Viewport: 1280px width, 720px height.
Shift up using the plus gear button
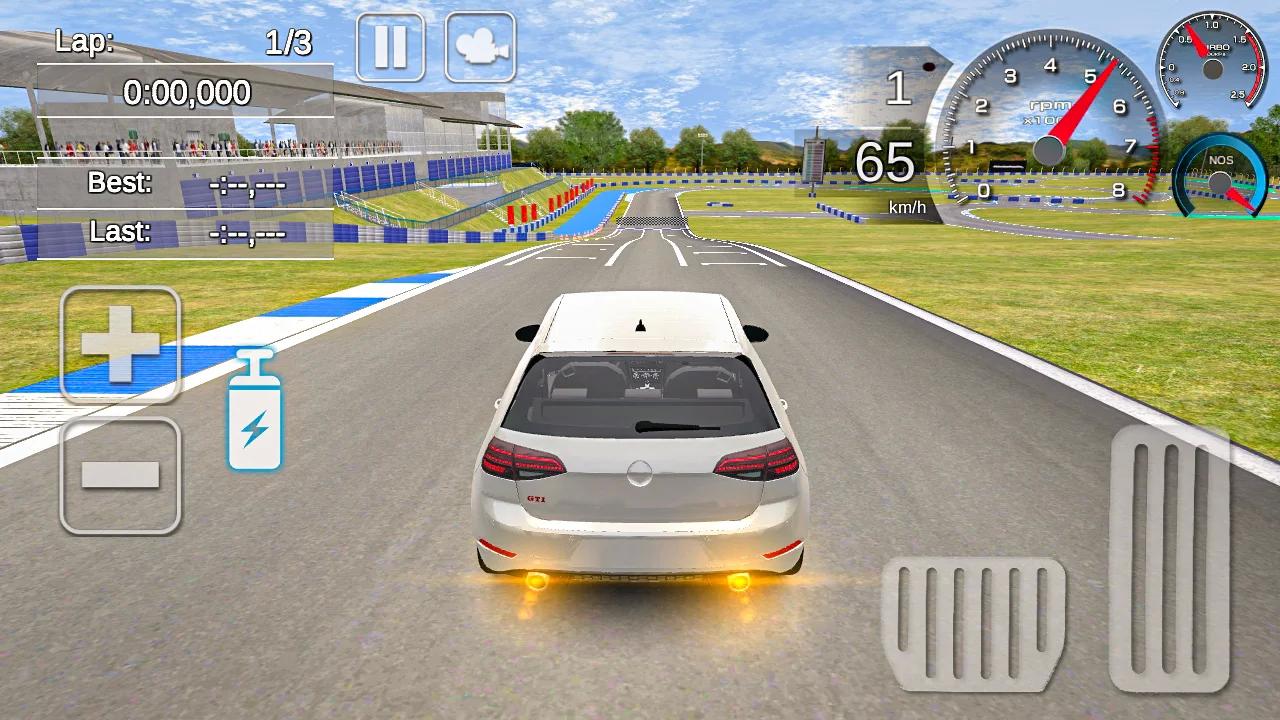tap(119, 340)
